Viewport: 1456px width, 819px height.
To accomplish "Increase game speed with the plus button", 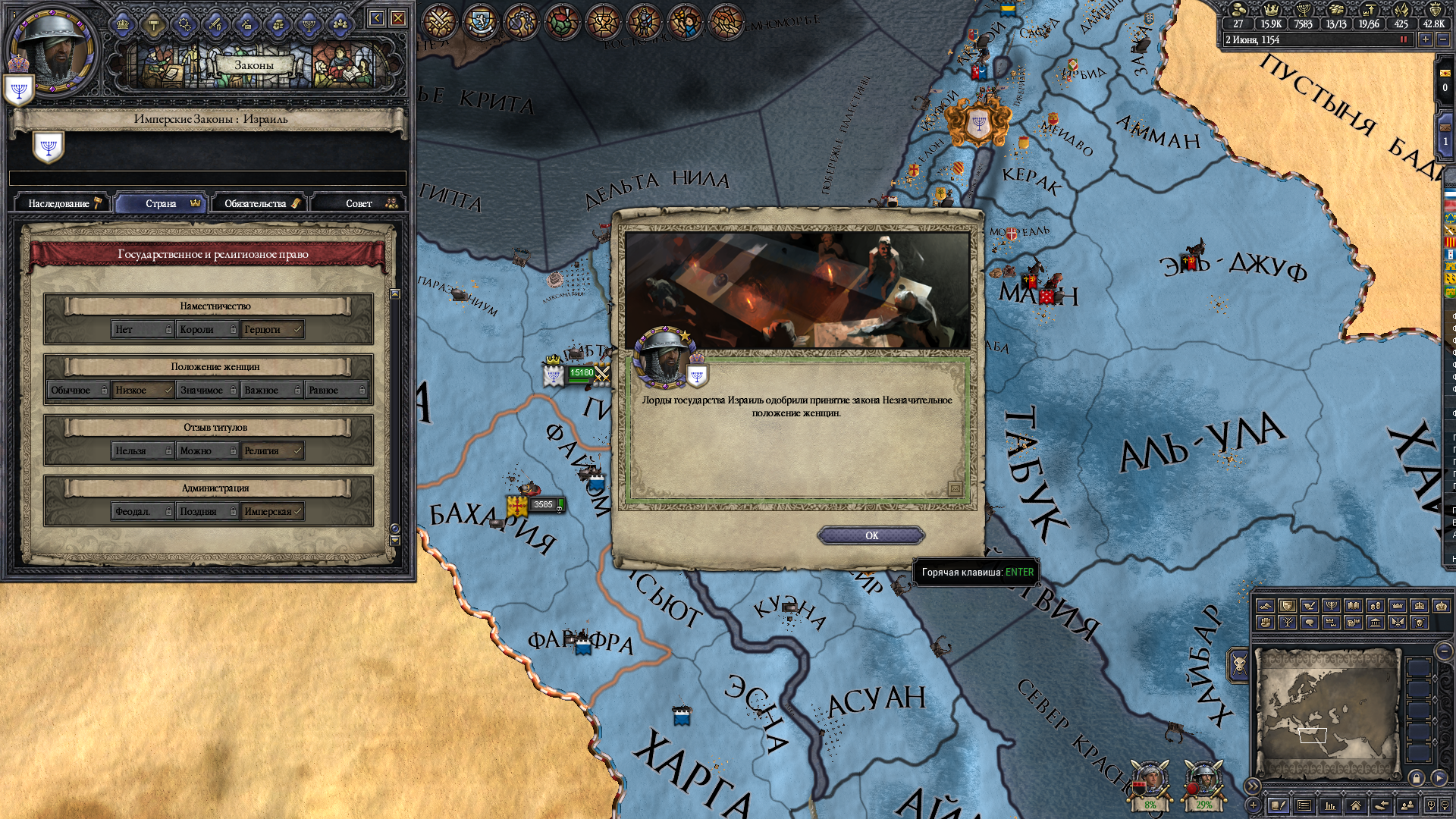I will [x=1426, y=39].
